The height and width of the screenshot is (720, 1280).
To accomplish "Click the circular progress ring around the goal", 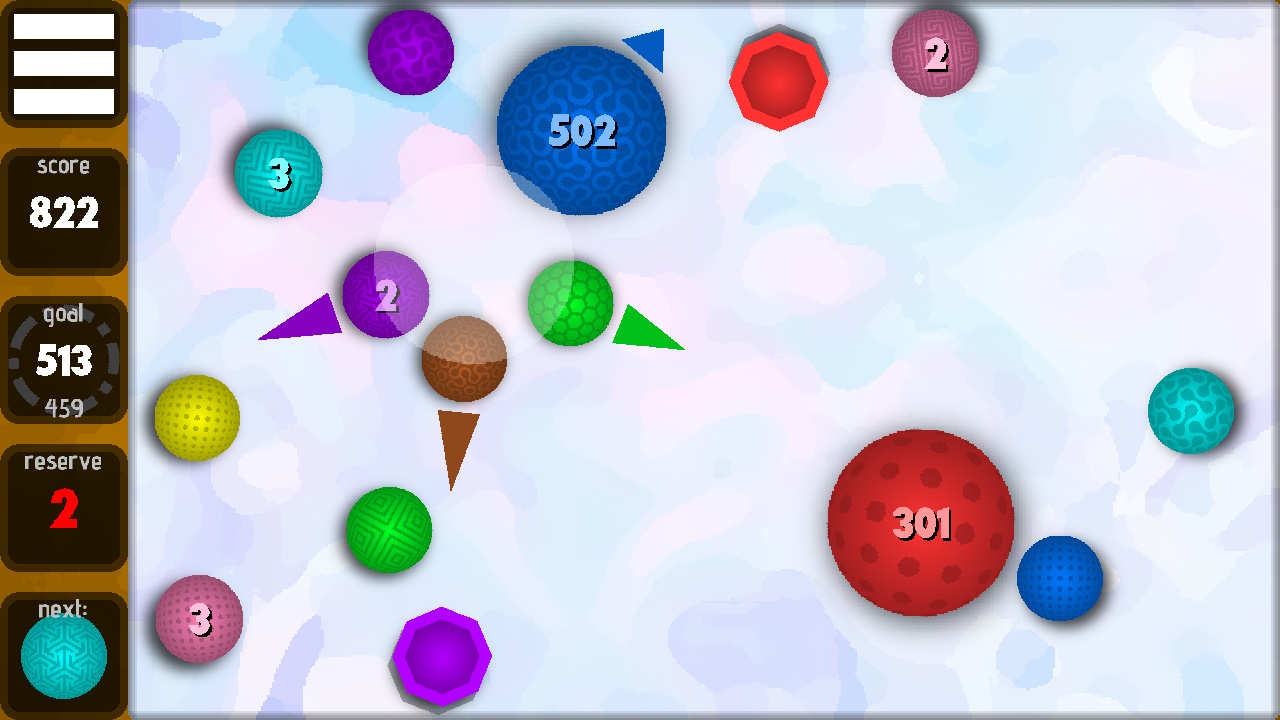I will [64, 360].
